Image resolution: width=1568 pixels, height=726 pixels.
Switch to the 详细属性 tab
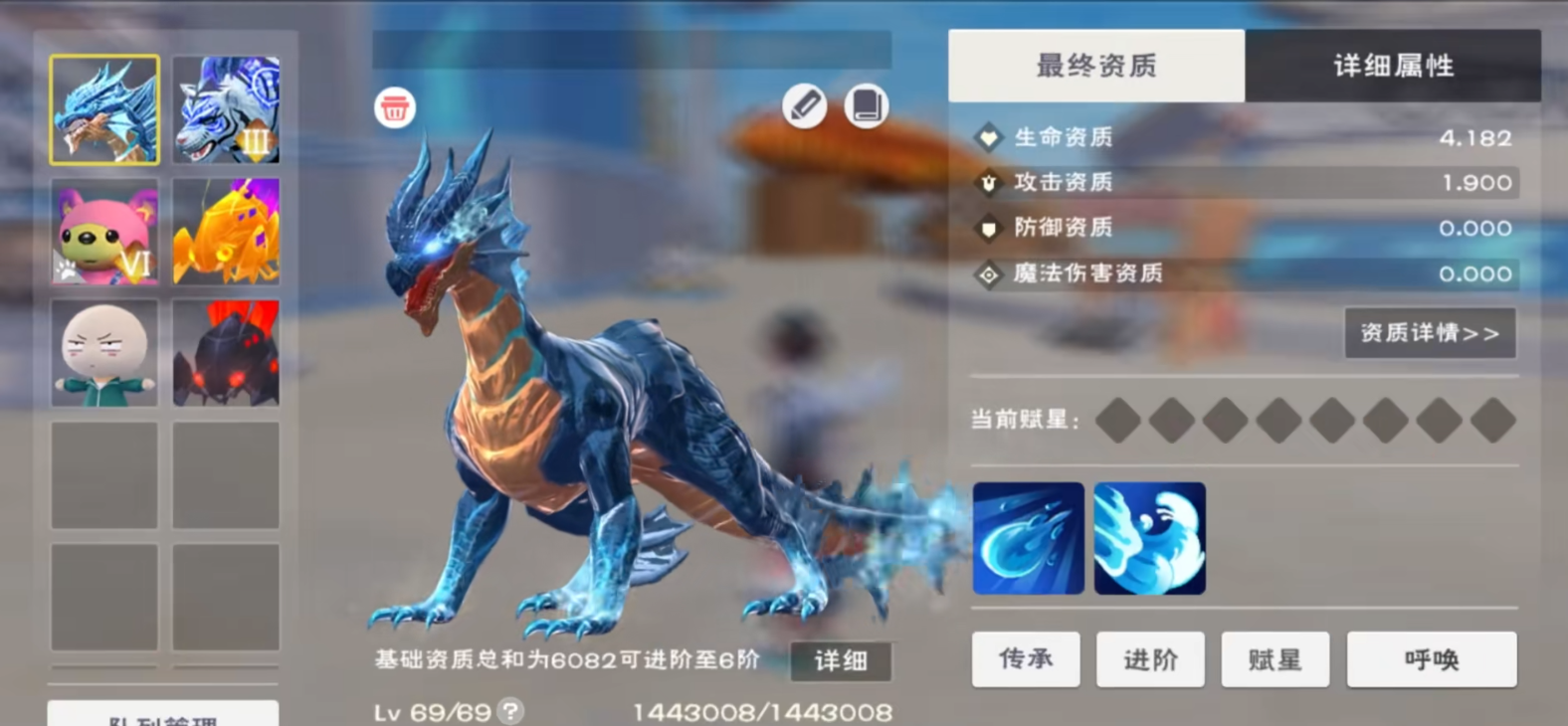coord(1392,66)
